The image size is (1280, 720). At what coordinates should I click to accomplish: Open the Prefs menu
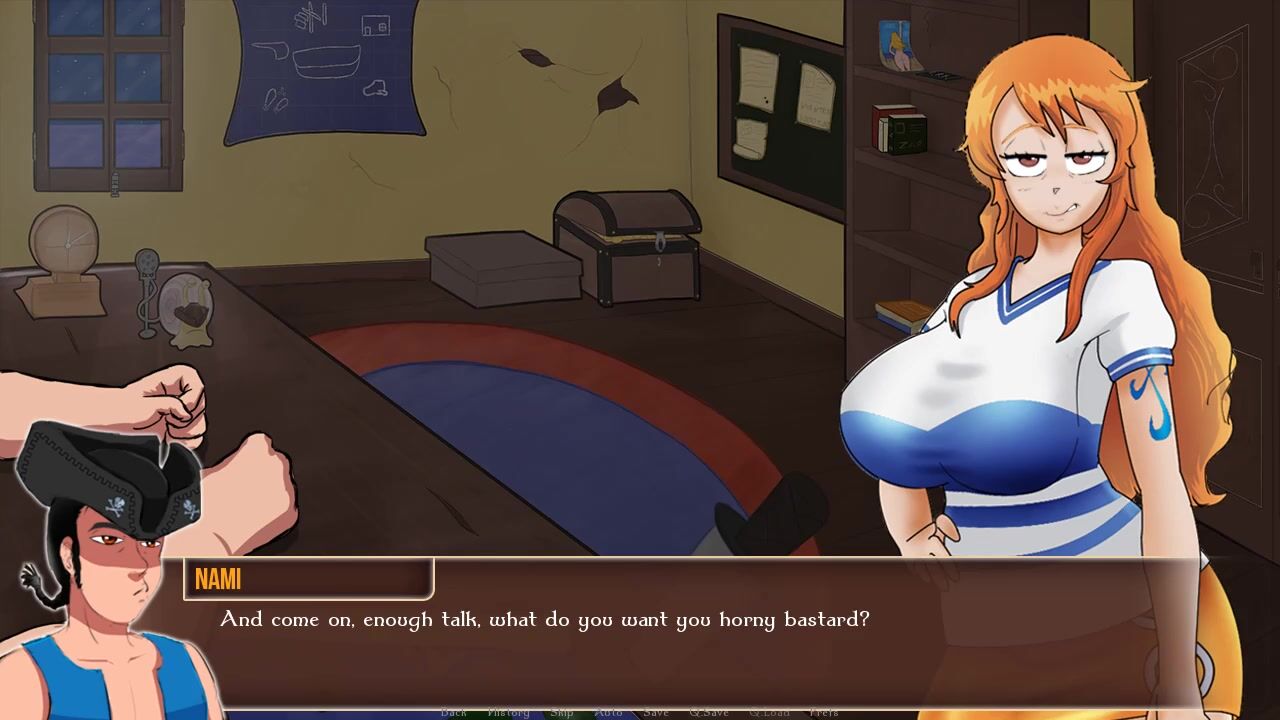pyautogui.click(x=824, y=712)
